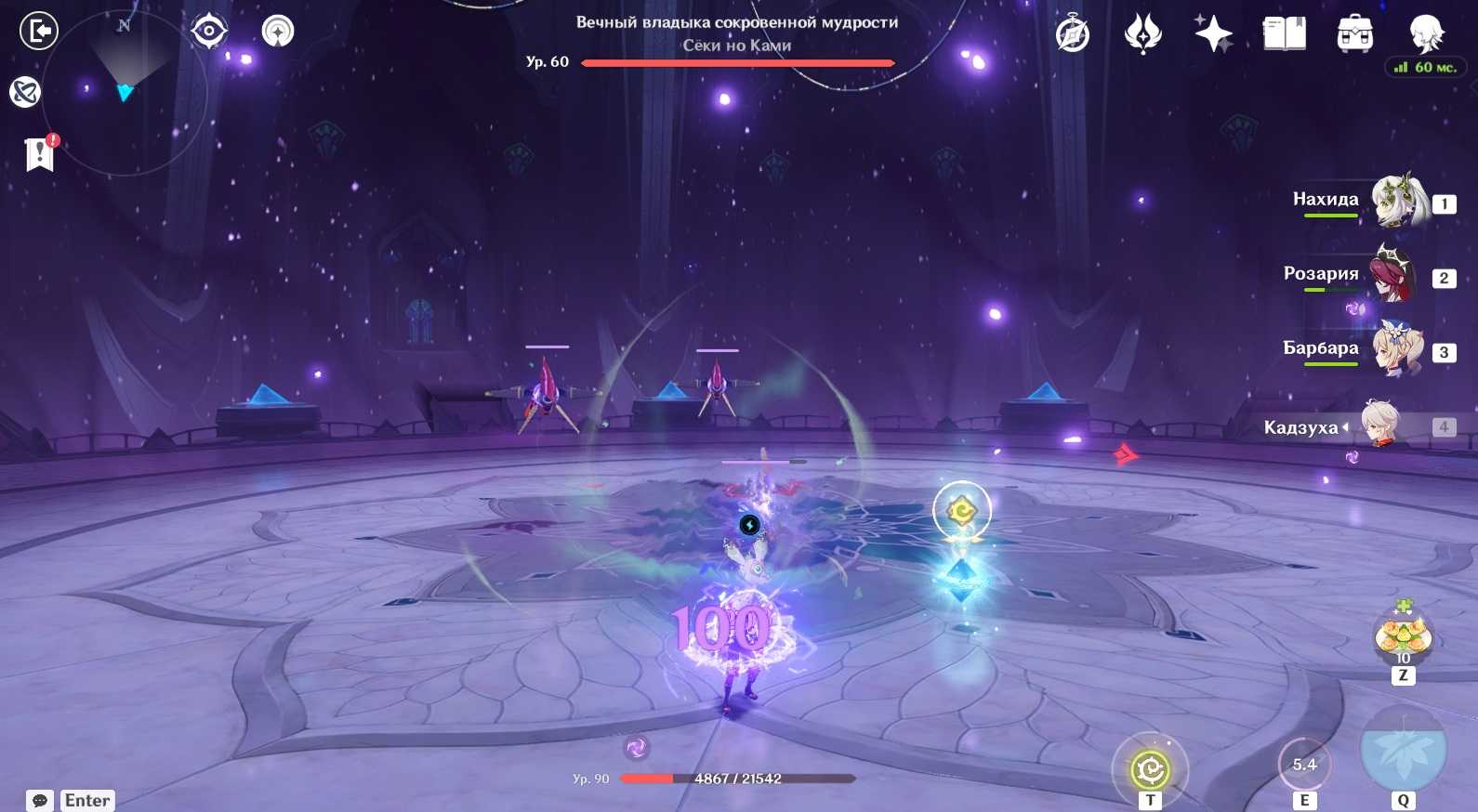Screen dimensions: 1478x812
Task: Open the battle pass icon
Action: coord(1142,34)
